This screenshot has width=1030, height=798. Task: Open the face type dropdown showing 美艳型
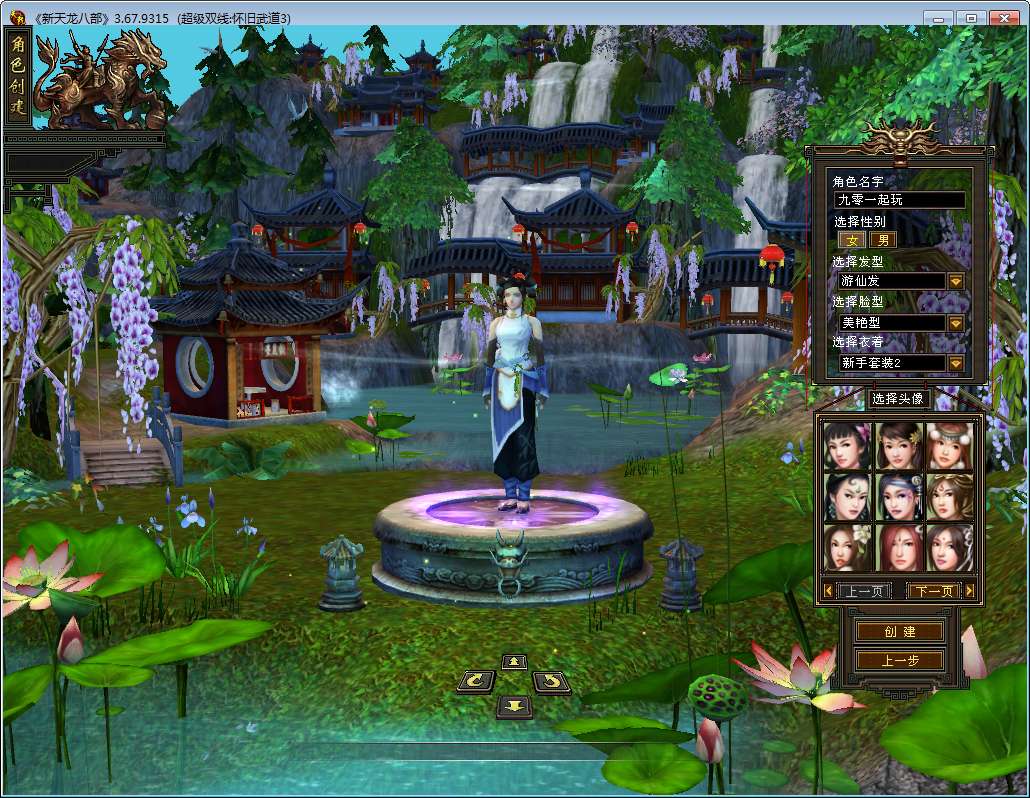pyautogui.click(x=956, y=323)
